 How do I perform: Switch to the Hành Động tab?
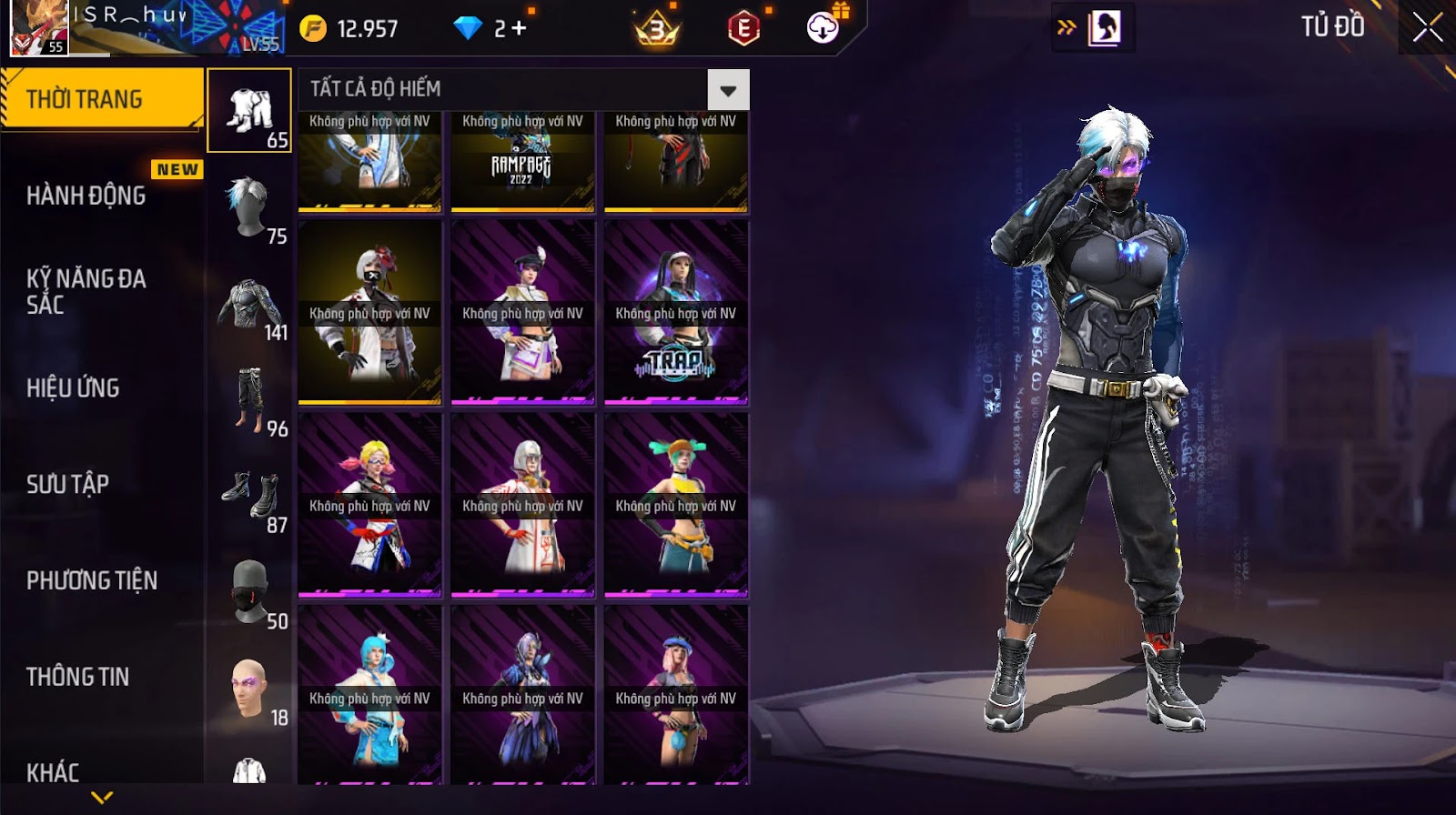click(86, 196)
